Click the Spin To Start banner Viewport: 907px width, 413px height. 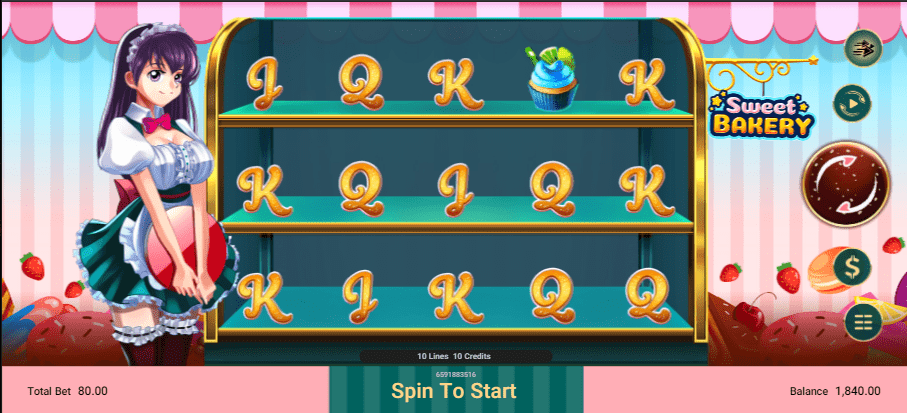pos(455,390)
